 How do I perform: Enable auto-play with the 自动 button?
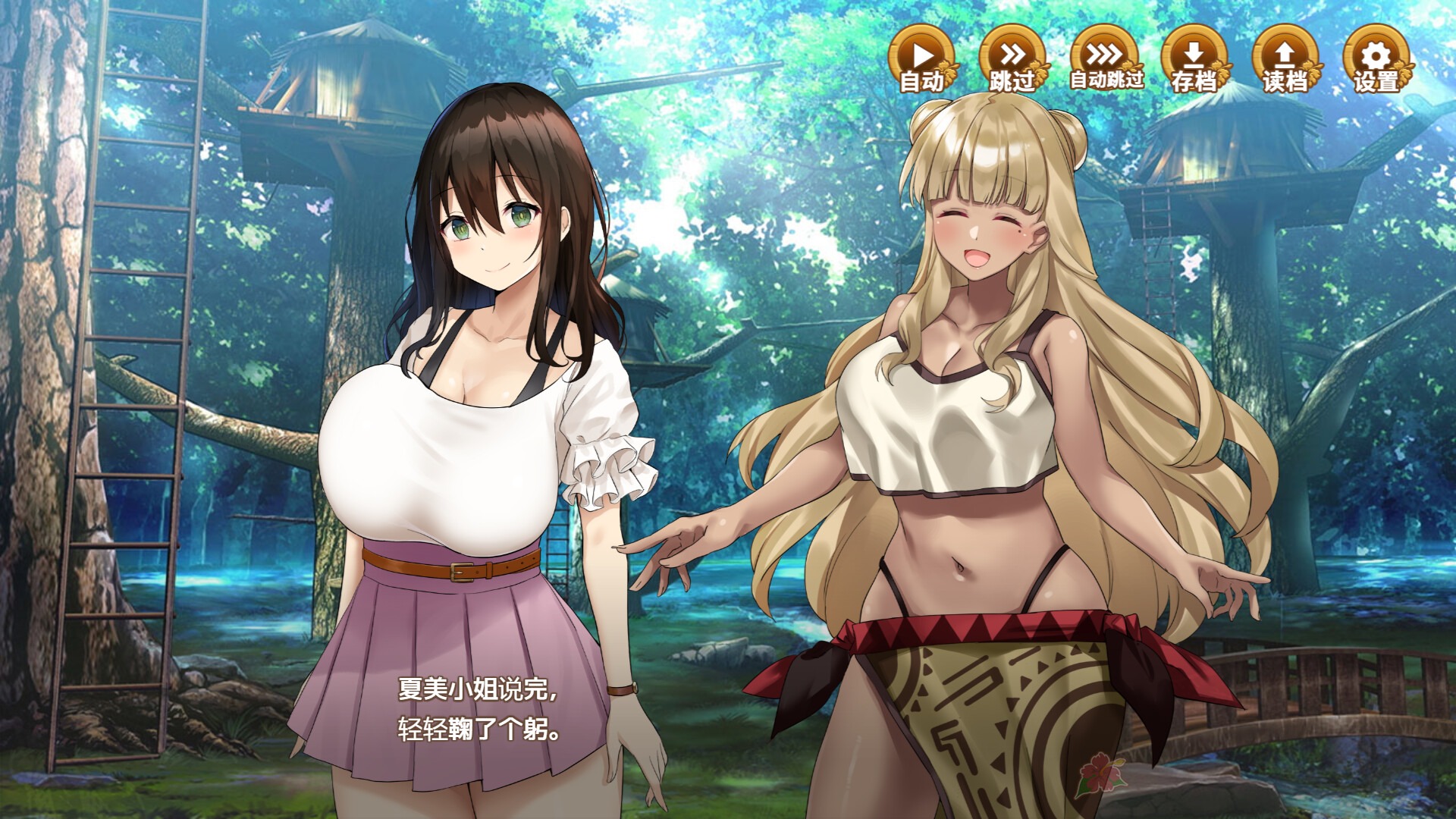click(922, 59)
